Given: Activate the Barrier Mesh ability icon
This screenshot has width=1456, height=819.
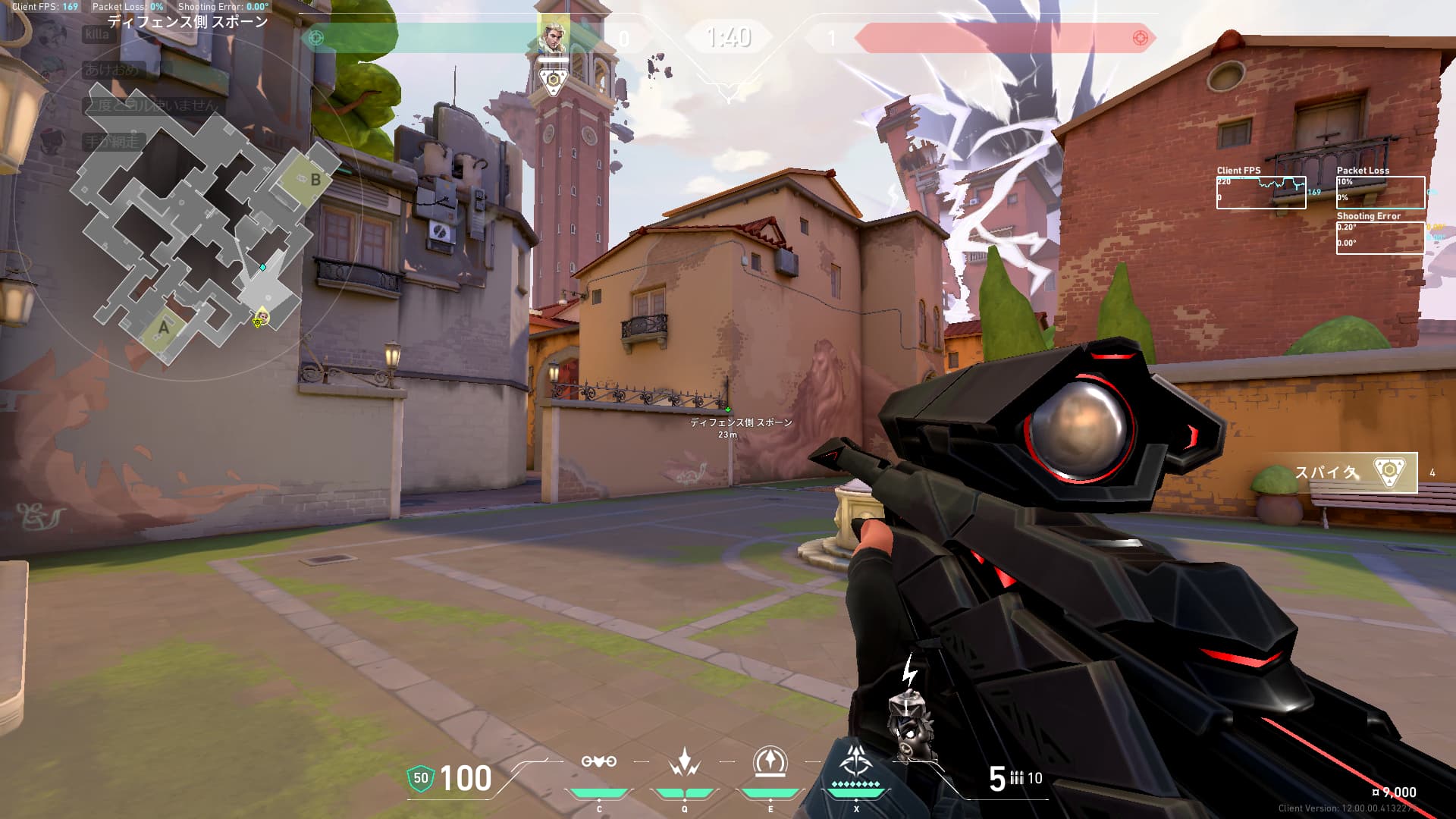Looking at the screenshot, I should tap(770, 762).
